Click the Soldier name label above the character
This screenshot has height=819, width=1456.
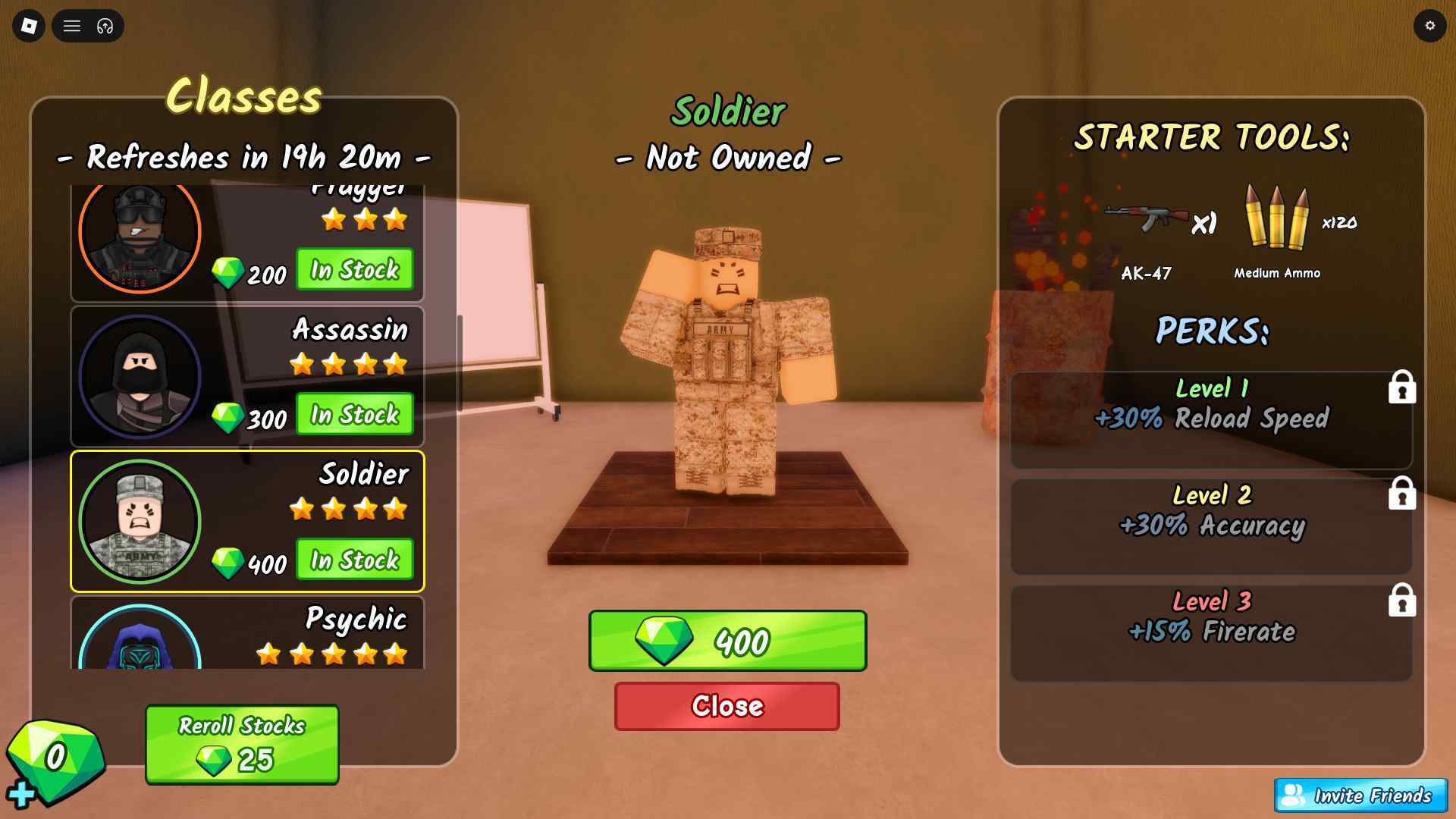coord(727,110)
